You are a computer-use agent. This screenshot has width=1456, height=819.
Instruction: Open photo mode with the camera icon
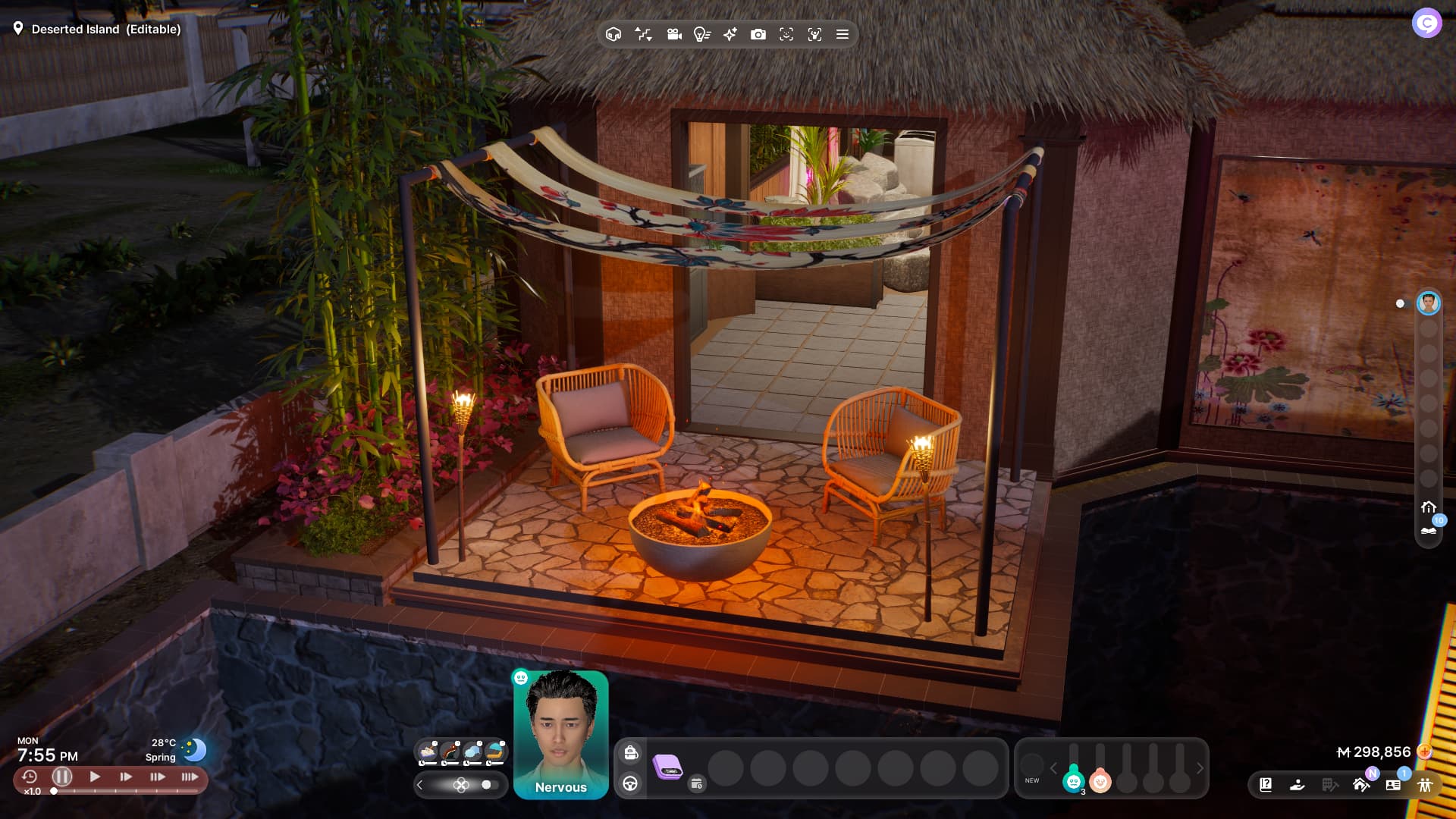point(758,34)
